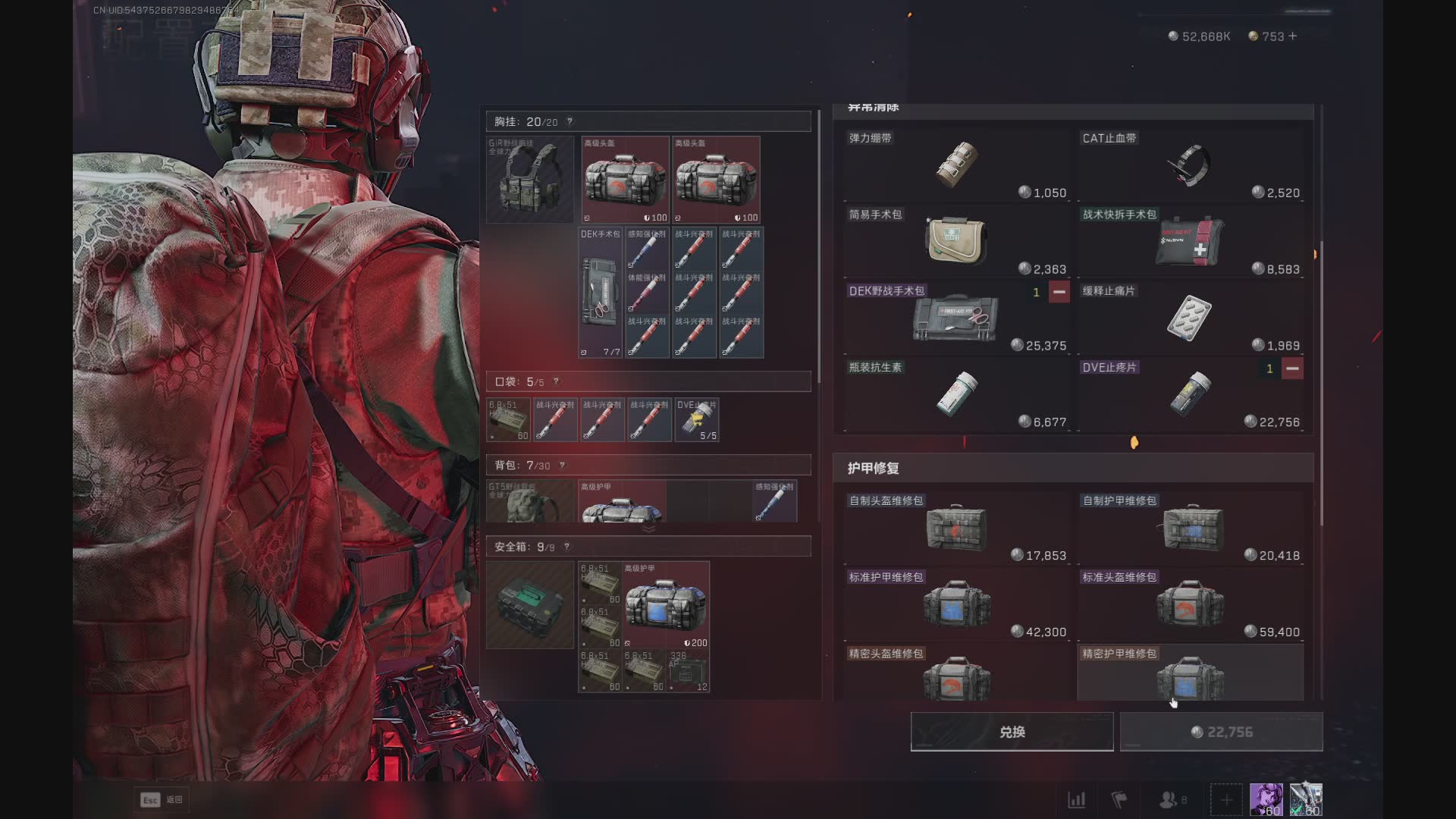Screen dimensions: 1456x819
Task: Click the chest rig equipment slot
Action: click(x=530, y=180)
